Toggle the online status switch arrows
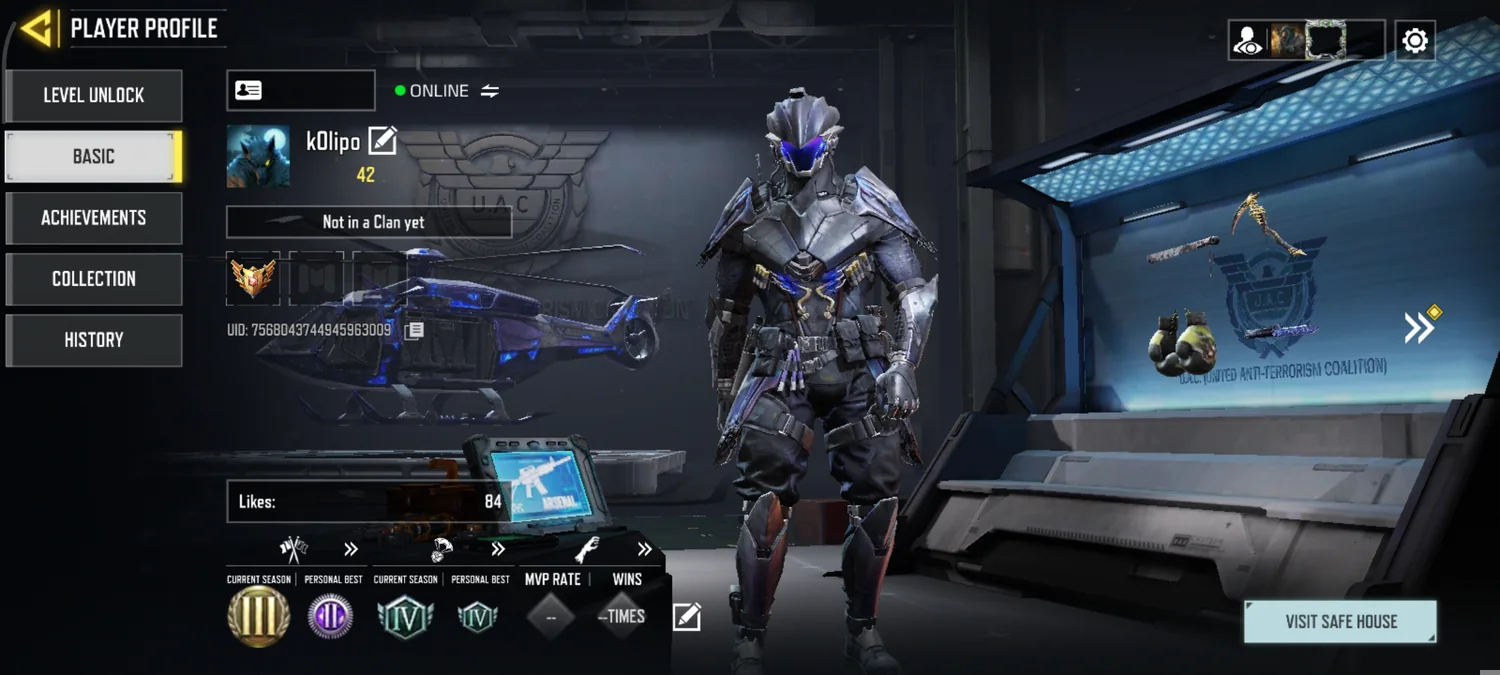1500x675 pixels. coord(490,91)
